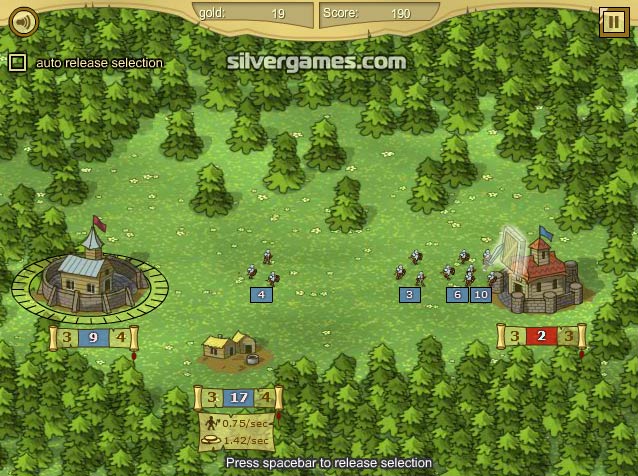Open the silvergames.com logo link
The width and height of the screenshot is (638, 476).
(x=317, y=61)
